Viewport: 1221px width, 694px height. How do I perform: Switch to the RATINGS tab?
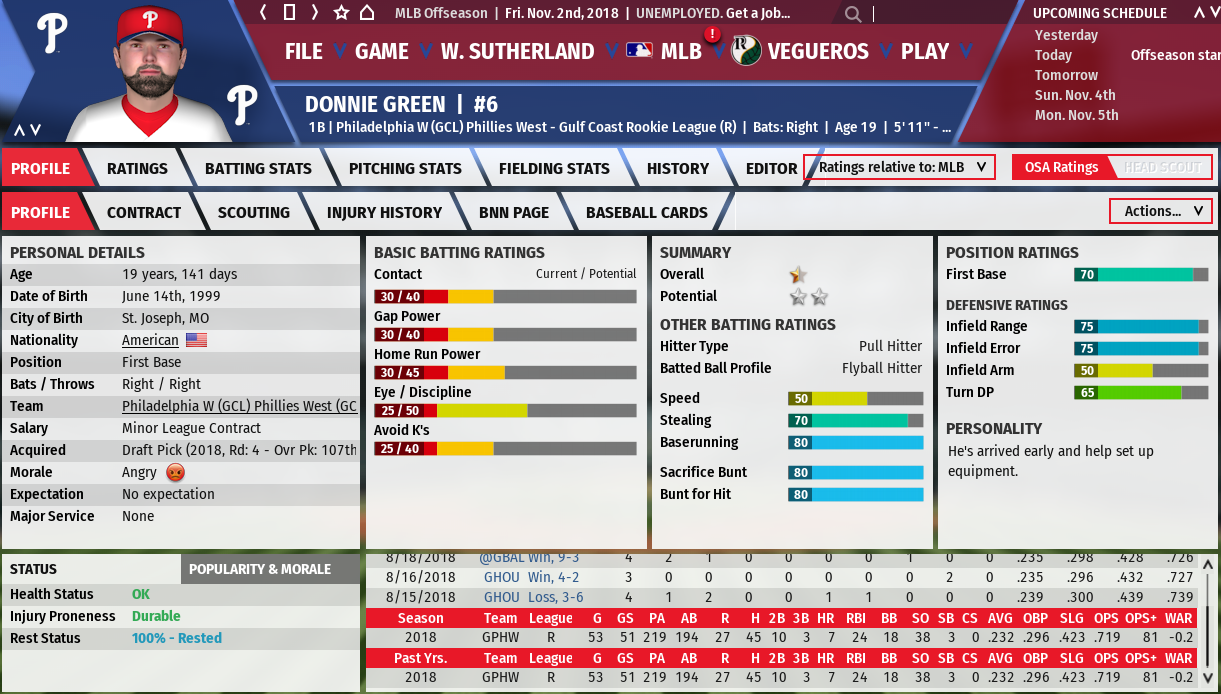pos(137,169)
